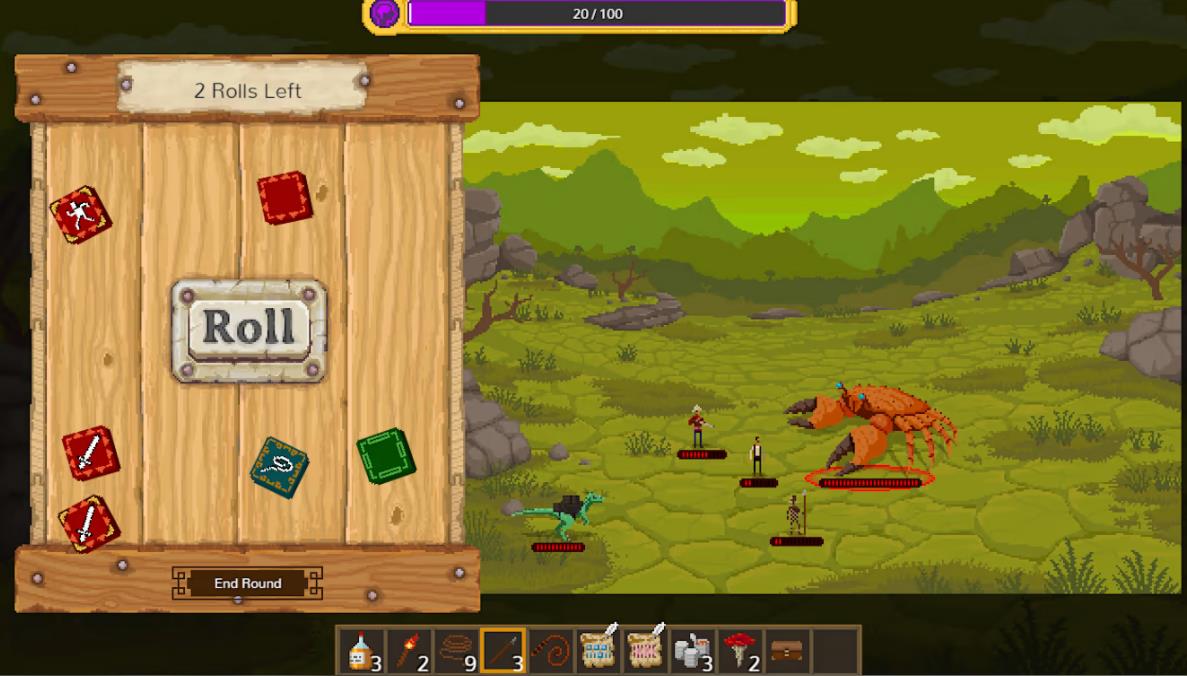Select the torch in the hotbar

coord(409,651)
